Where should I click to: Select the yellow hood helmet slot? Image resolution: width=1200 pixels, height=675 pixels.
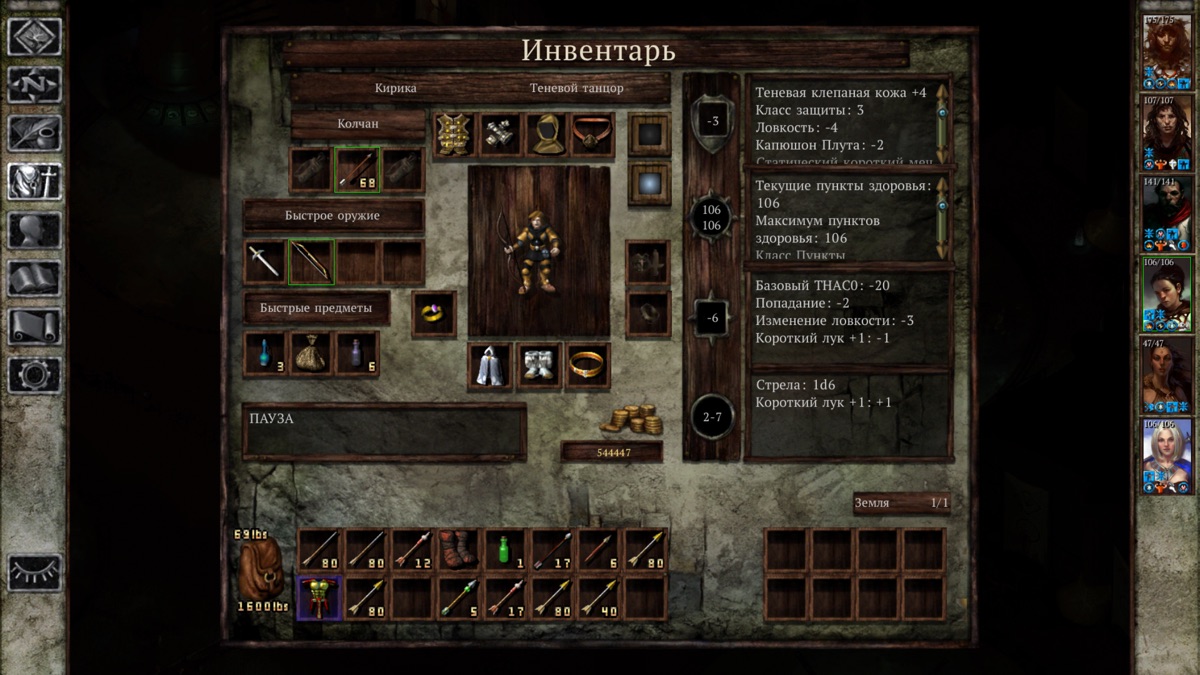(546, 135)
